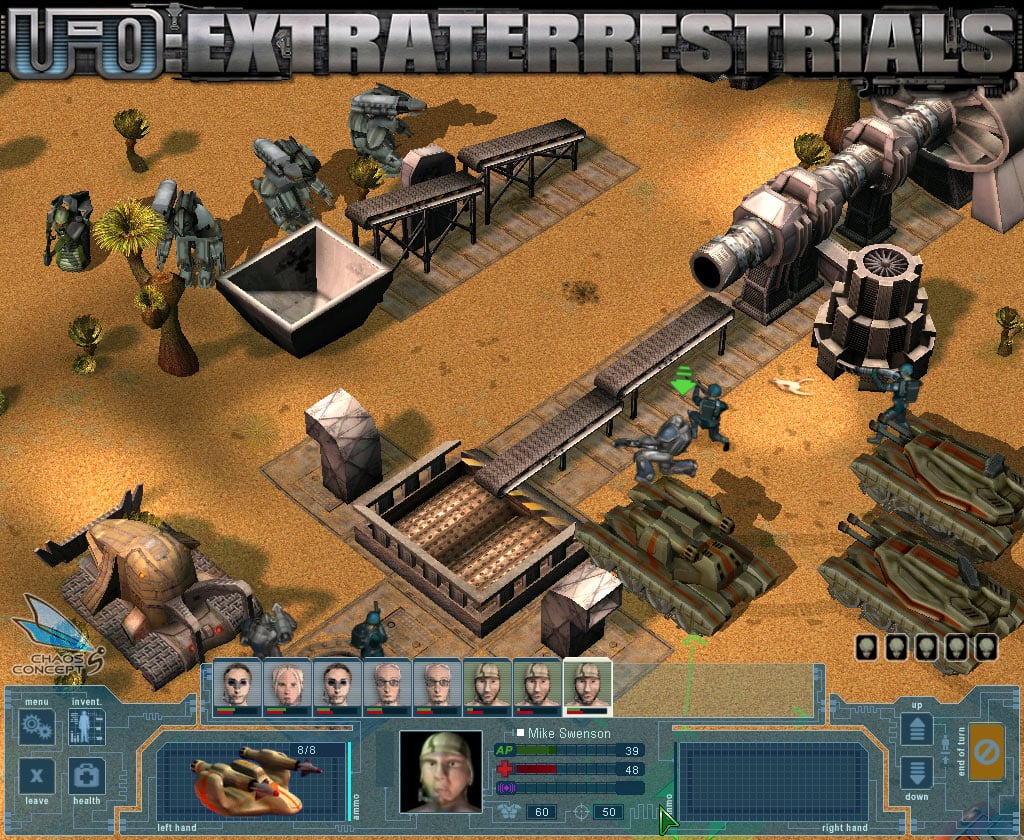The height and width of the screenshot is (840, 1024).
Task: Select the empty right hand slot
Action: coord(772,780)
